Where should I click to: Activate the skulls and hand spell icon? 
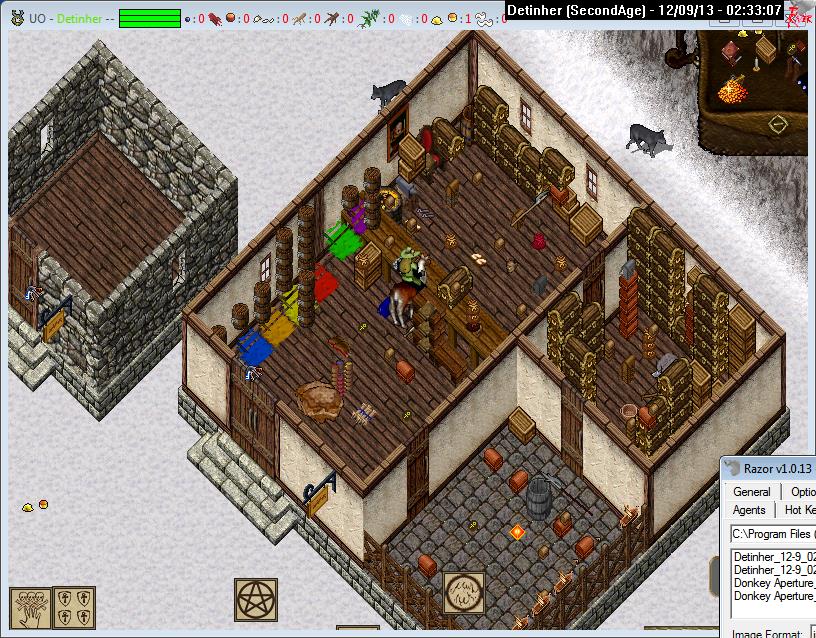coord(29,606)
